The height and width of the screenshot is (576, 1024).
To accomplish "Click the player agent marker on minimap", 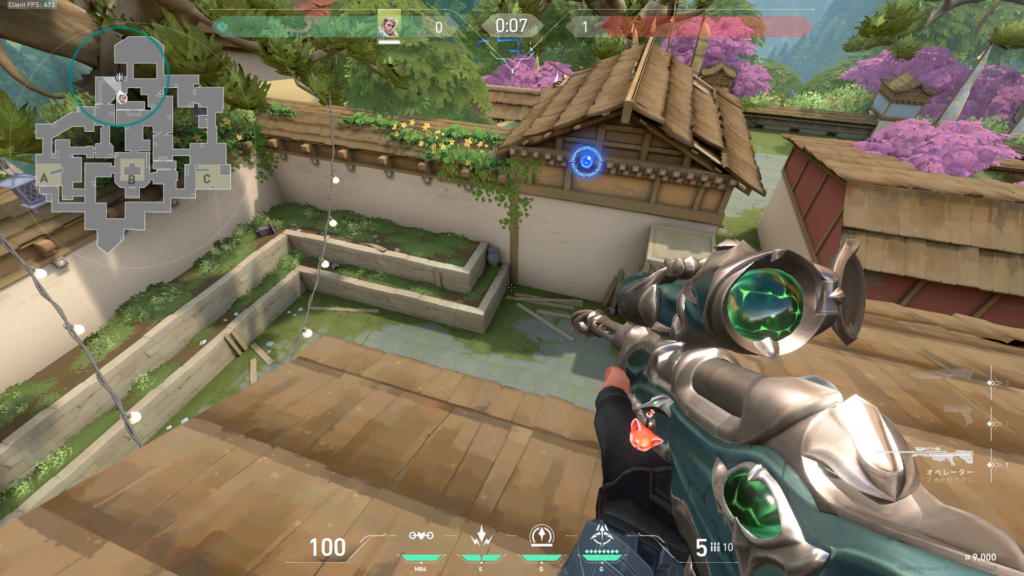I will coord(121,98).
